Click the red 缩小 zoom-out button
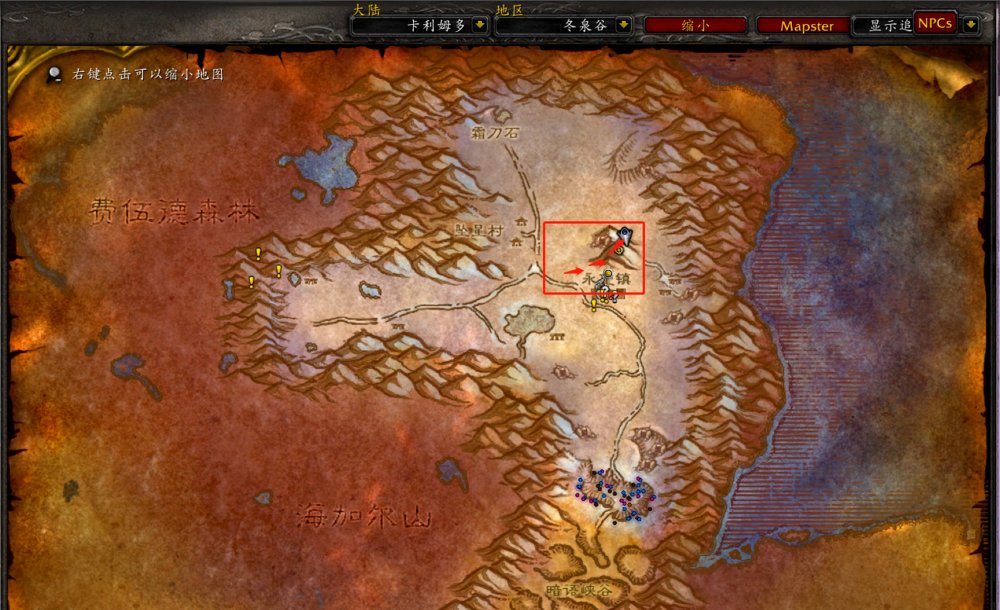This screenshot has width=1000, height=610. click(696, 26)
